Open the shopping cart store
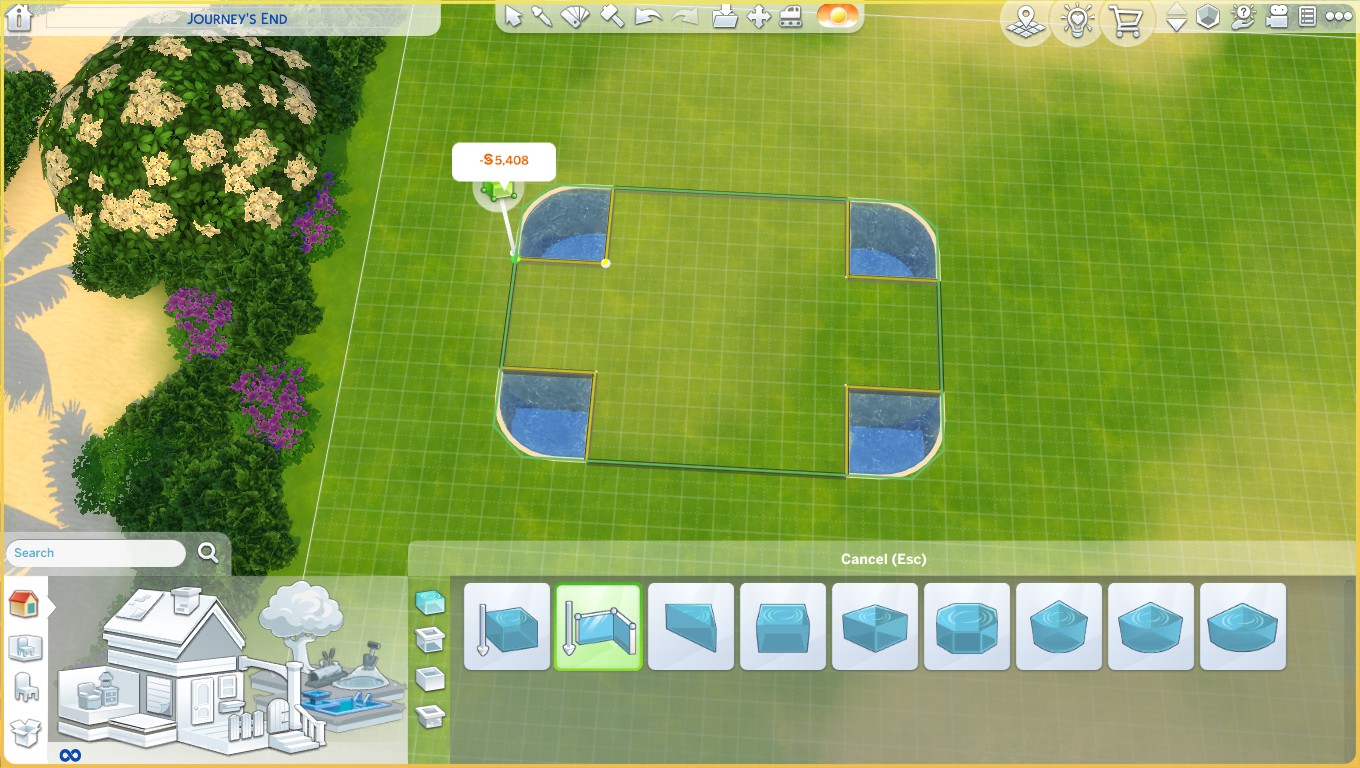The height and width of the screenshot is (768, 1360). click(x=1126, y=20)
